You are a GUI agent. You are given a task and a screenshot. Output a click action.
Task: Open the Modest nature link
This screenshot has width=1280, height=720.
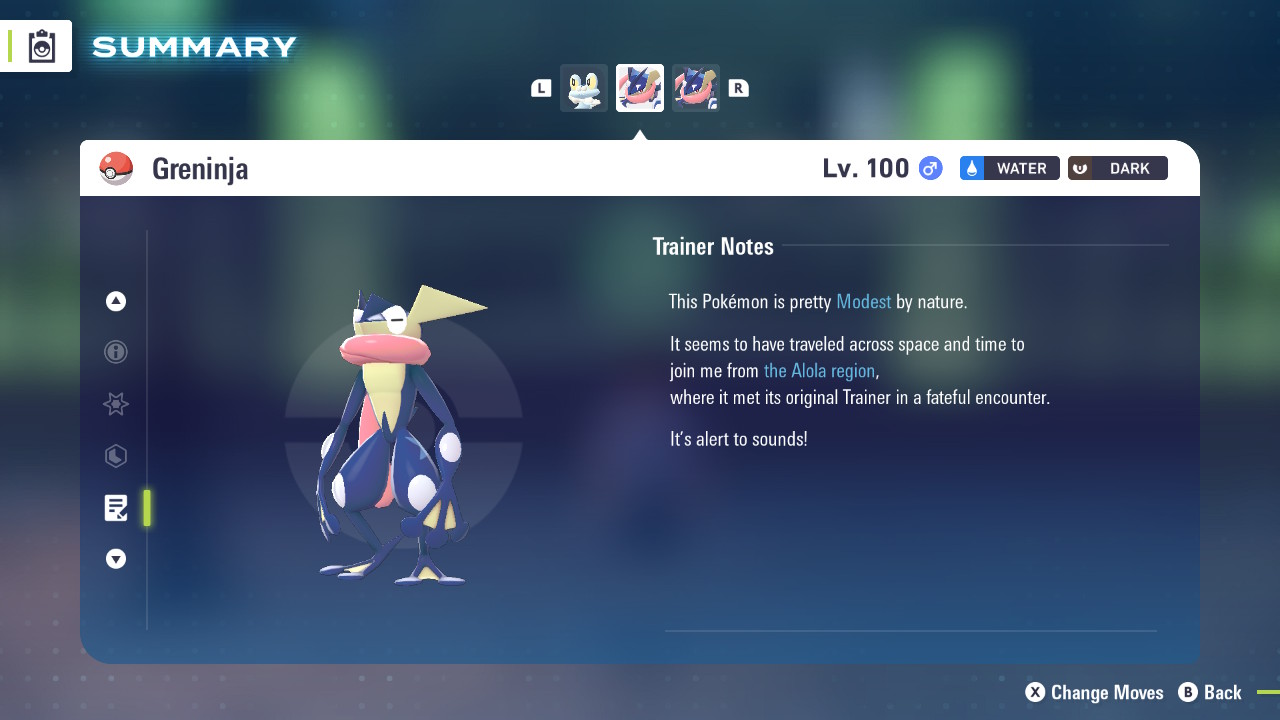863,301
